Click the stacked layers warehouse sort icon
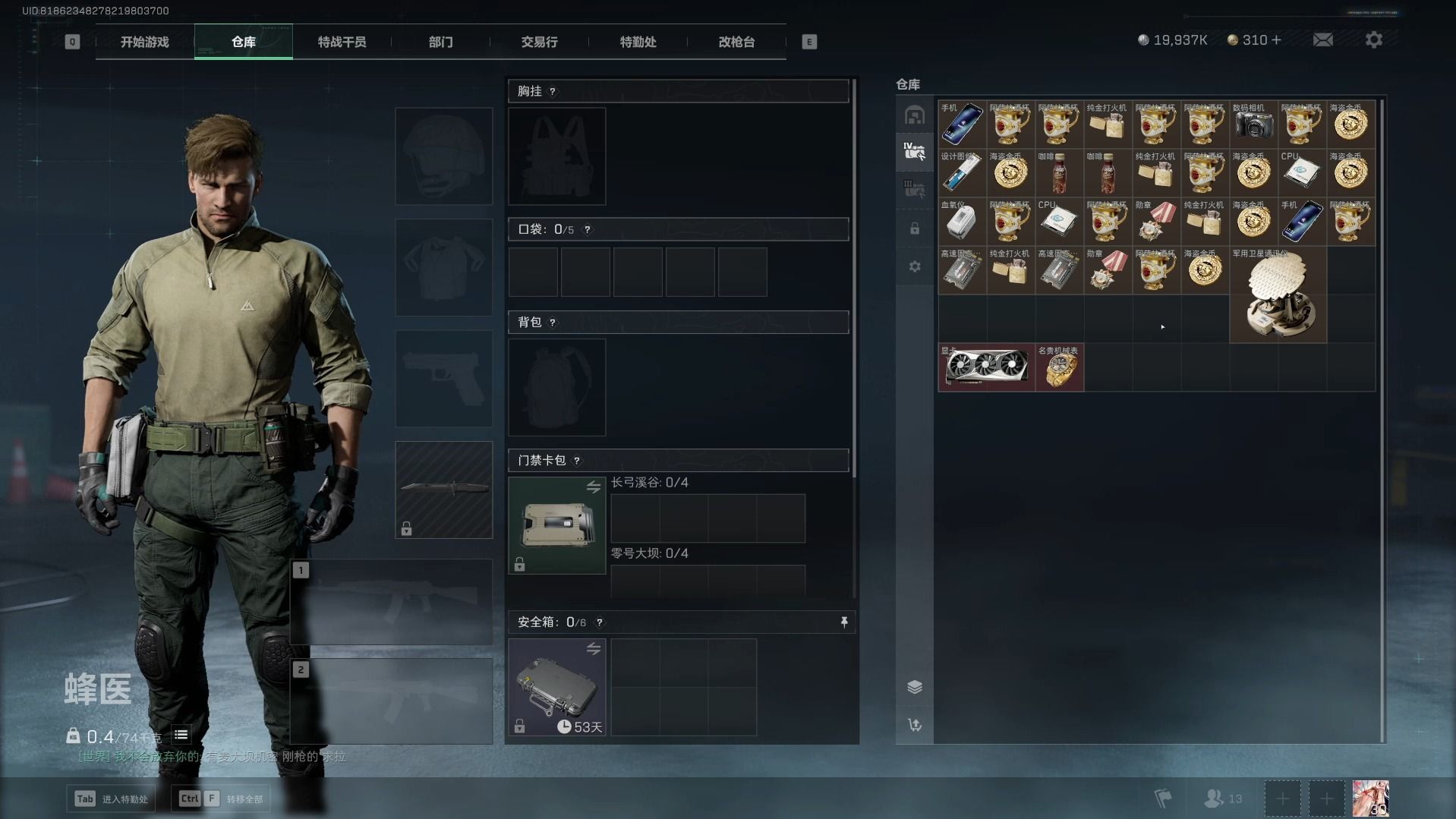 [915, 687]
